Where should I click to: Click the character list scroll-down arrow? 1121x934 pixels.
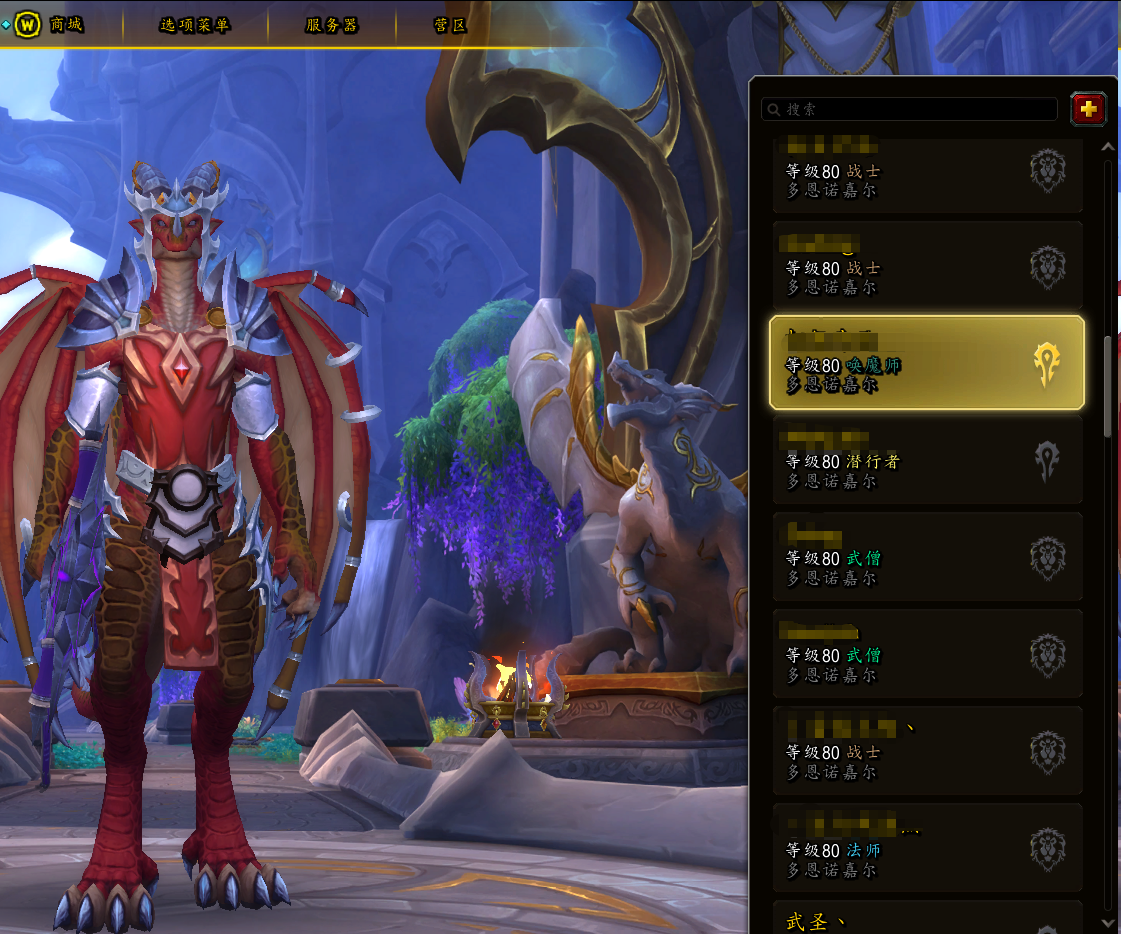coord(1107,922)
